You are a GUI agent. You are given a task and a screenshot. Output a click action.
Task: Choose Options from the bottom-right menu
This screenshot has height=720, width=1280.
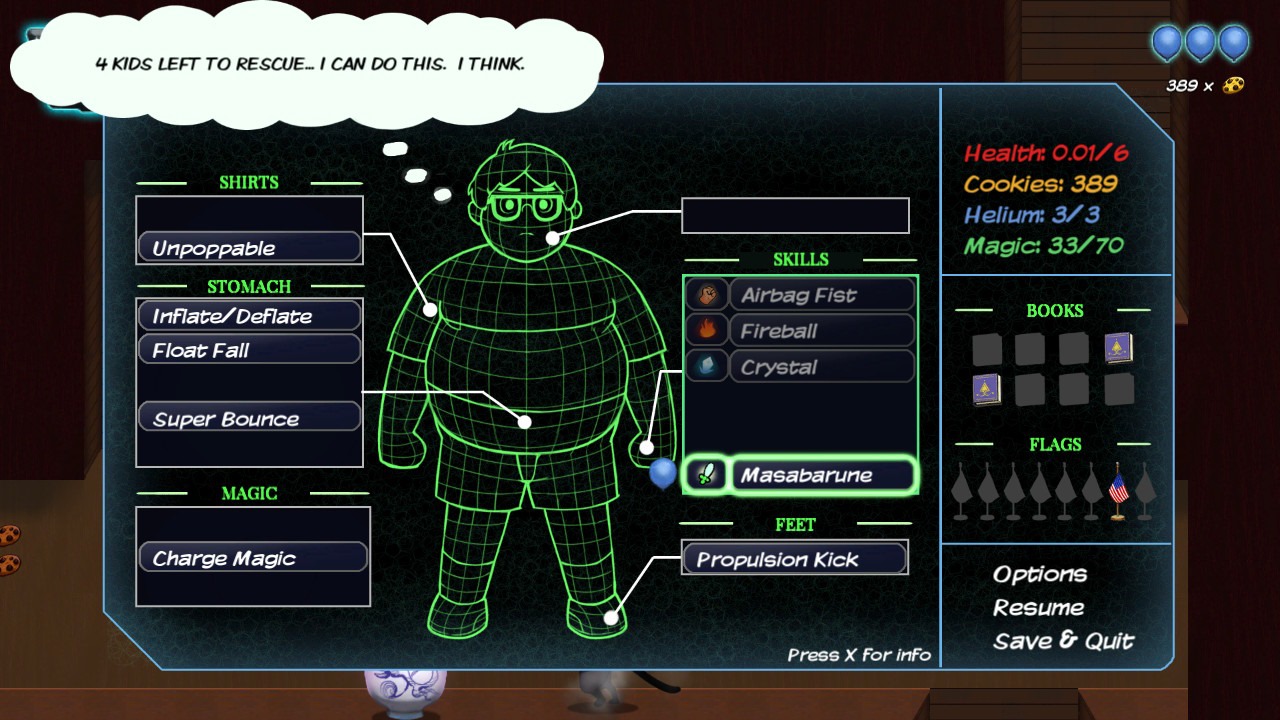(x=1040, y=574)
